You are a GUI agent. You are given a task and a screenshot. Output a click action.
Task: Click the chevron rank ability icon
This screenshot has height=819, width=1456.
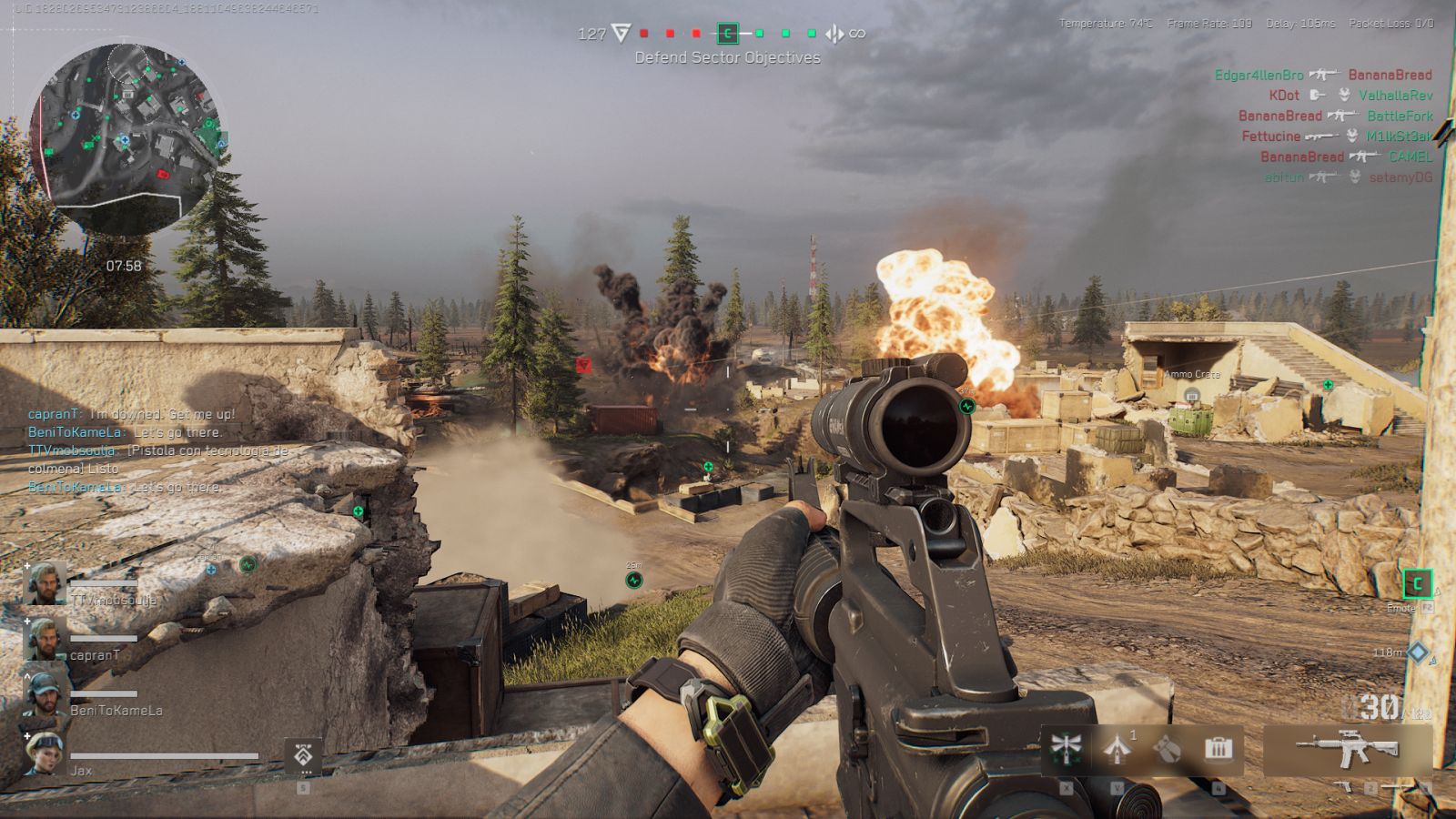(303, 755)
